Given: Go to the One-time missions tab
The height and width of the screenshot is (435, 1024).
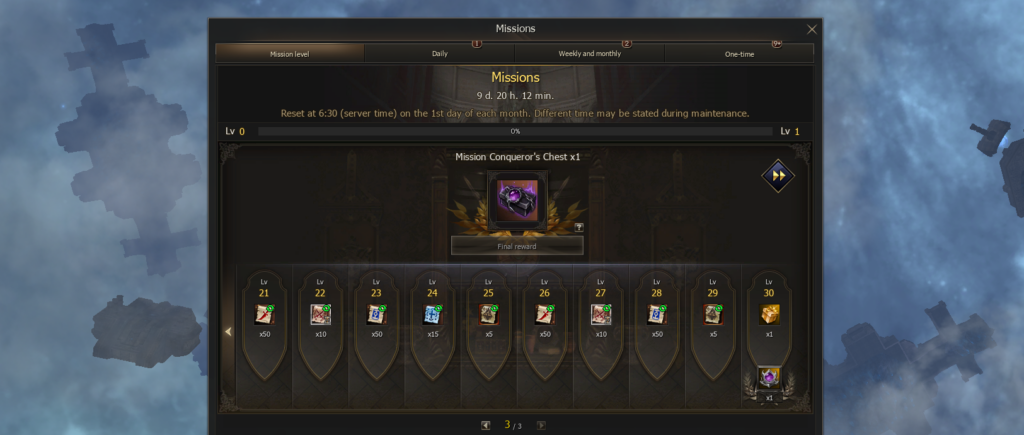Looking at the screenshot, I should pyautogui.click(x=739, y=53).
